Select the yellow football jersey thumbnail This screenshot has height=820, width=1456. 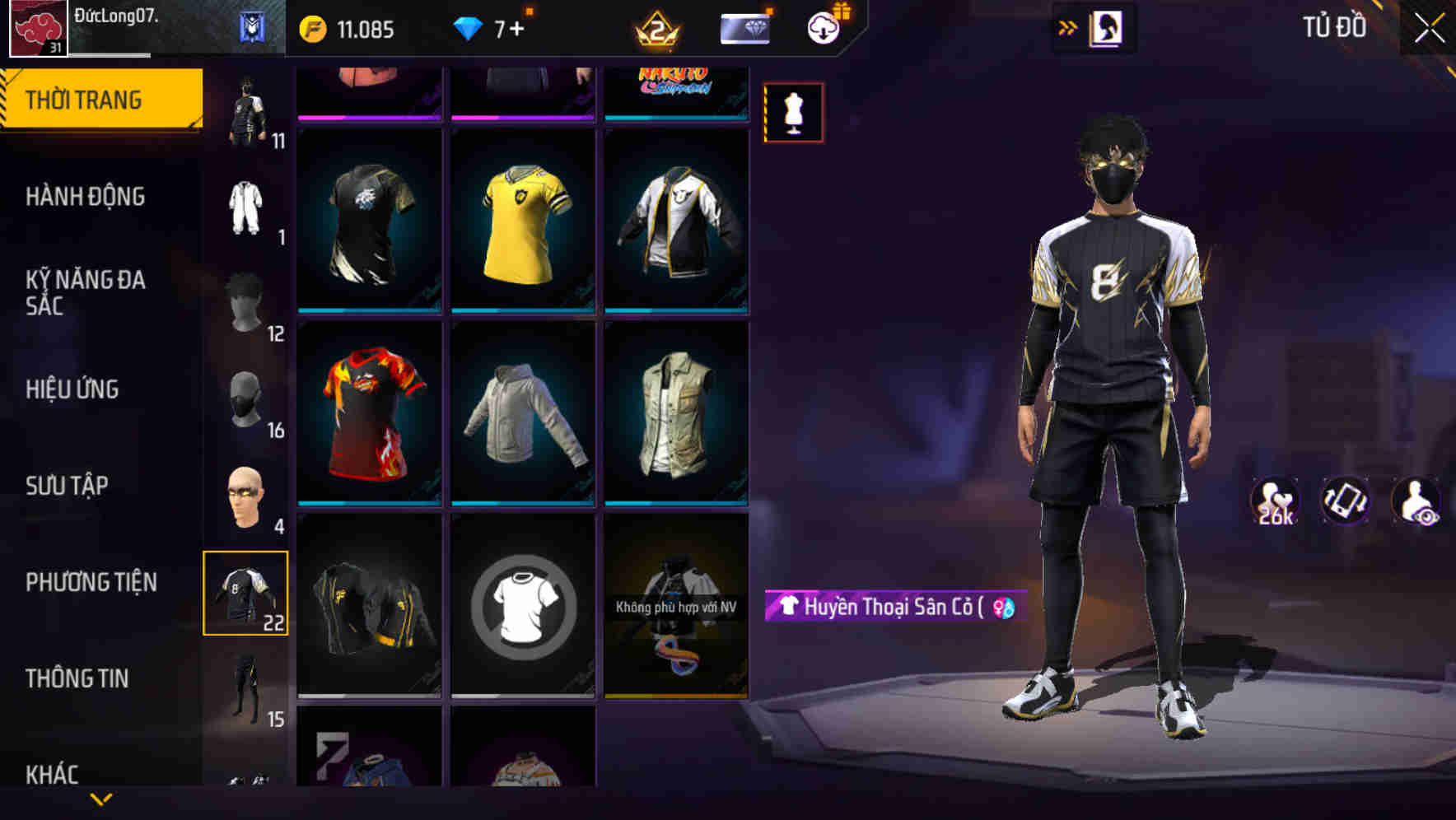(524, 222)
